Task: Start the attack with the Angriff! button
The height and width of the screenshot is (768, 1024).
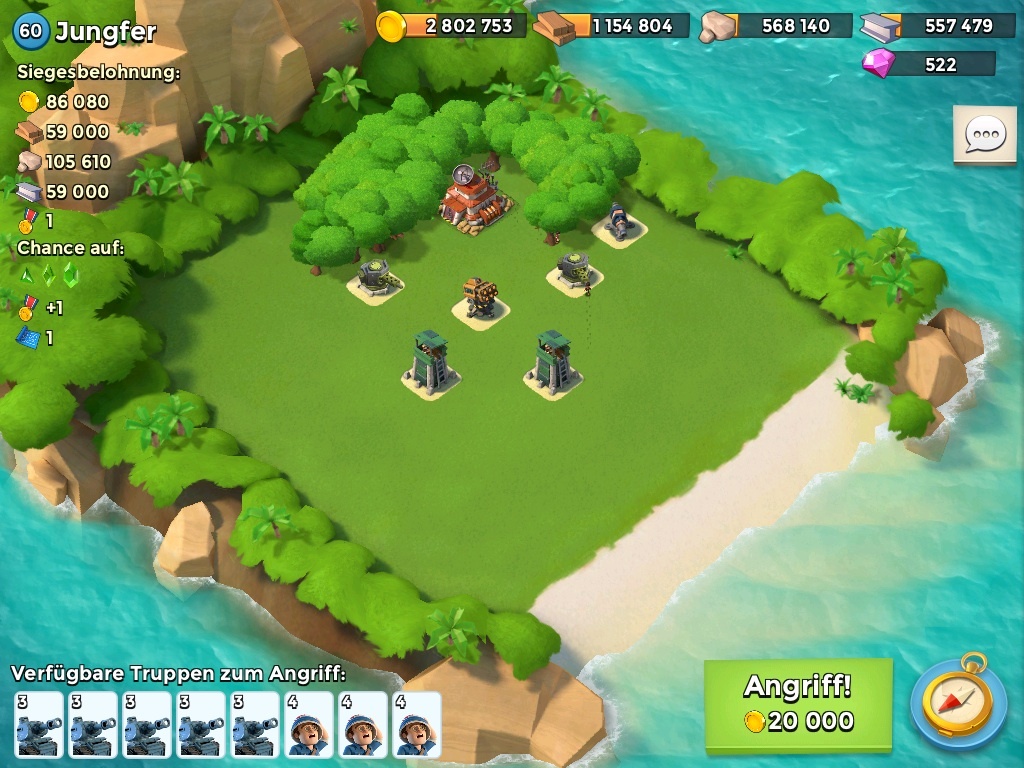Action: pyautogui.click(x=798, y=704)
